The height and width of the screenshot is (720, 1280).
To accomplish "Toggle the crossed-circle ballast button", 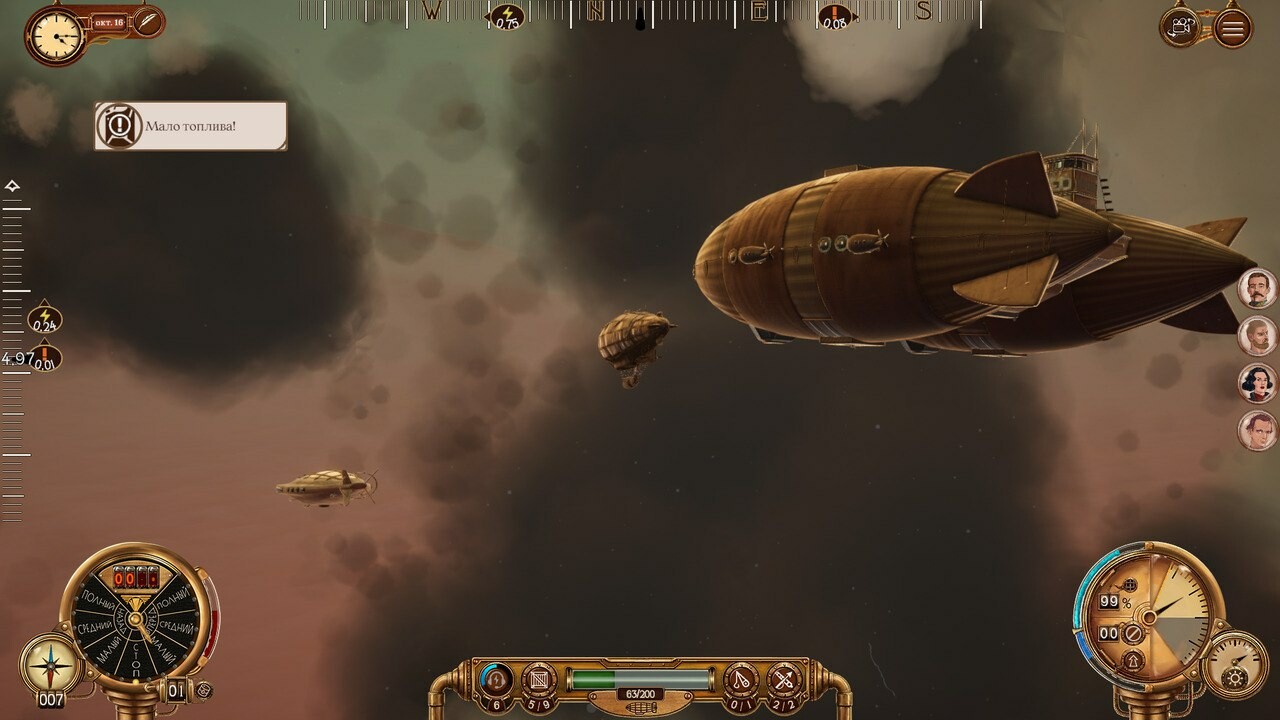I will pos(1133,633).
